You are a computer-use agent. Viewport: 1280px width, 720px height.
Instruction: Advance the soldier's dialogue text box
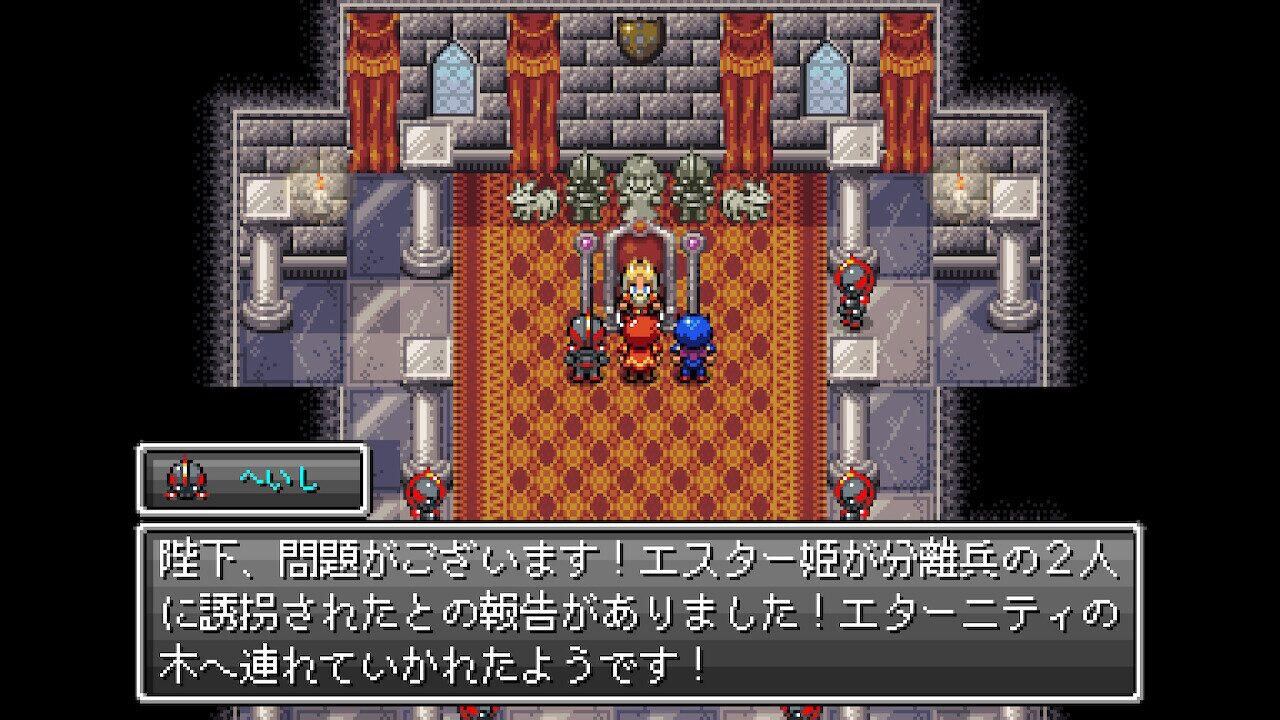[x=640, y=612]
